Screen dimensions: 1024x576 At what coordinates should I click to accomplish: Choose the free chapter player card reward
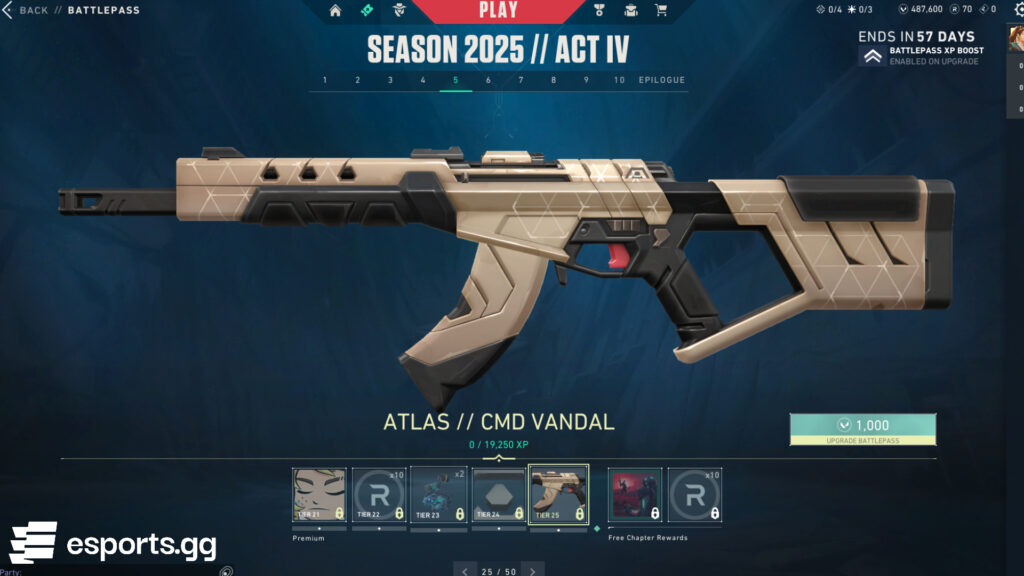coord(635,495)
